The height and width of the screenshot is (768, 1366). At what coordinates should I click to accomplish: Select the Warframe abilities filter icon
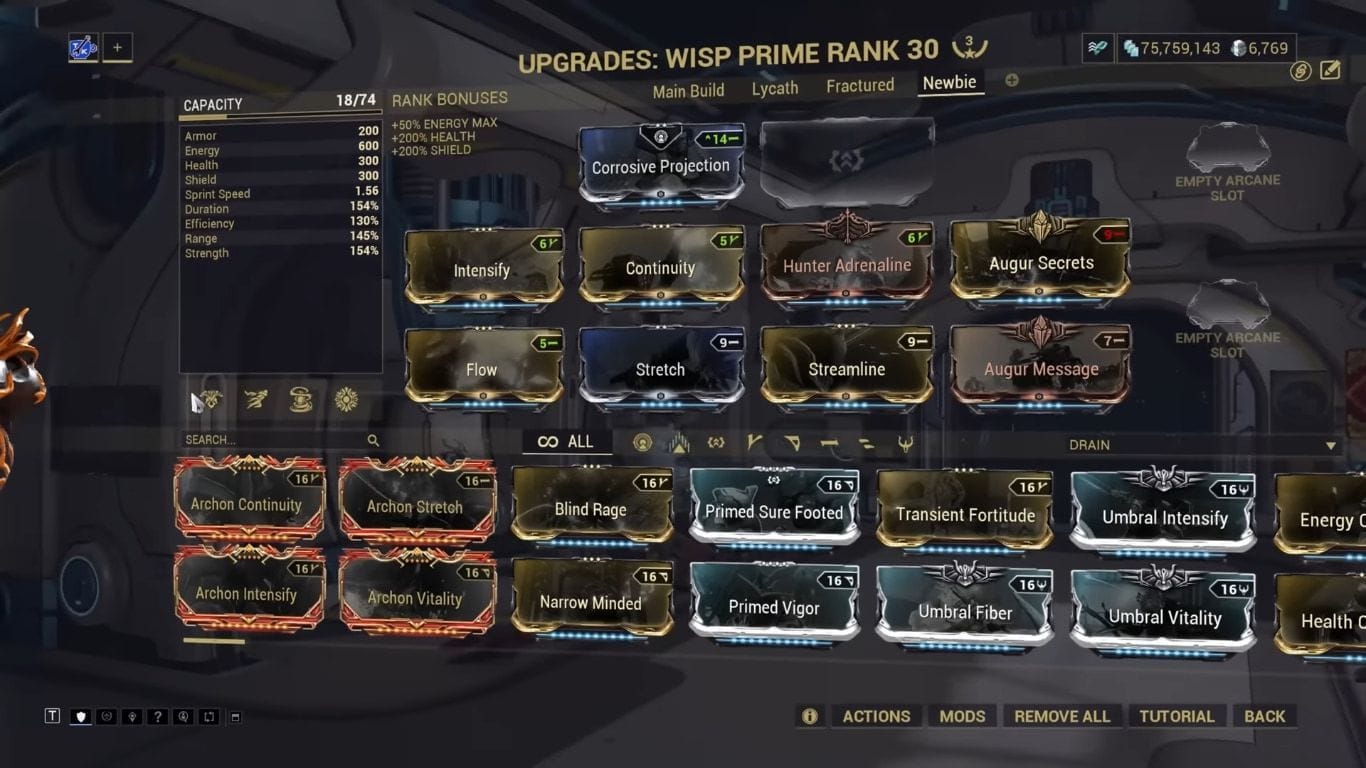[643, 443]
